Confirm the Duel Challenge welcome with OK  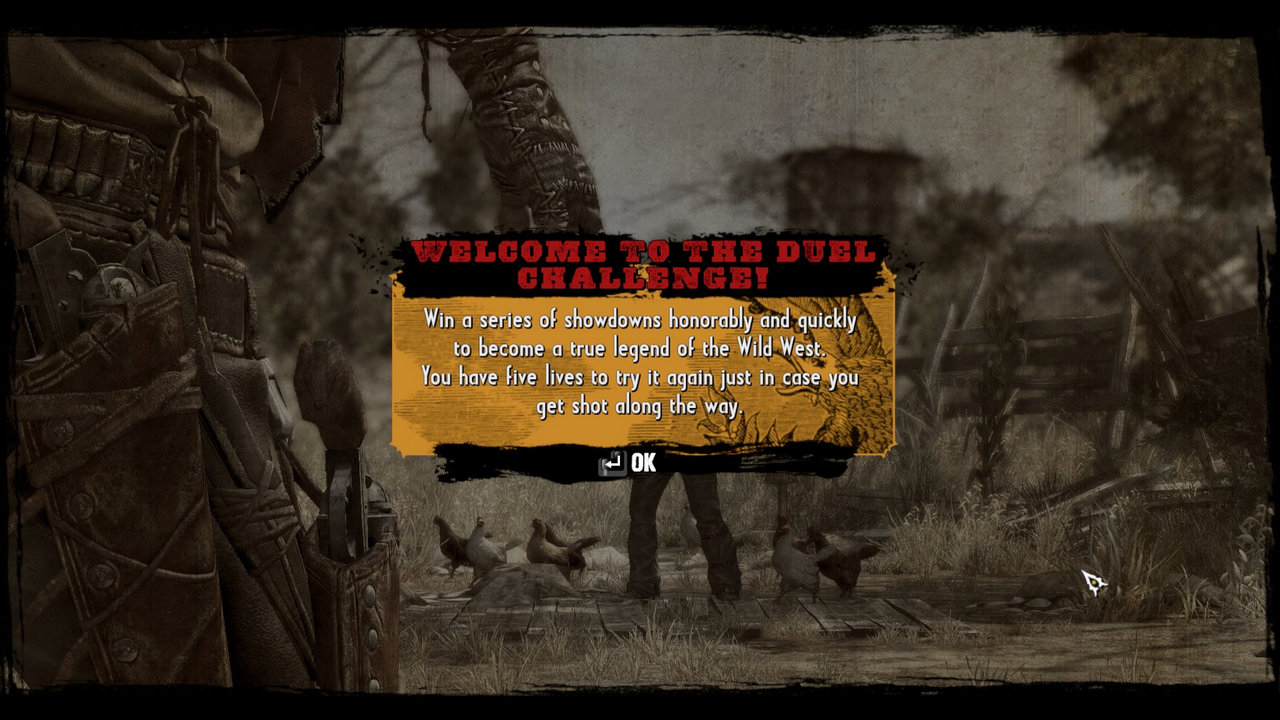tap(630, 463)
